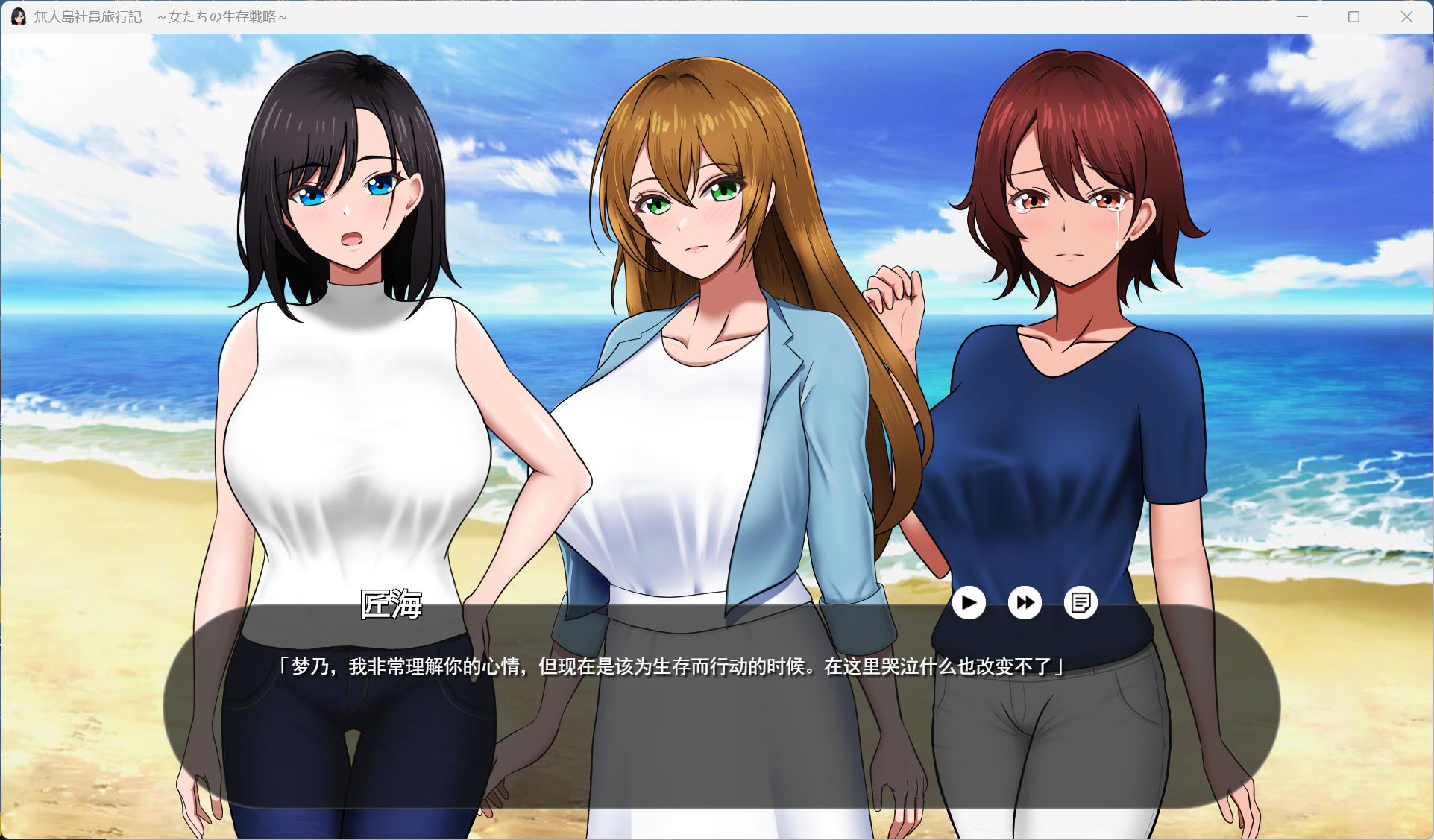Open the message backlog with the log icon

1081,602
